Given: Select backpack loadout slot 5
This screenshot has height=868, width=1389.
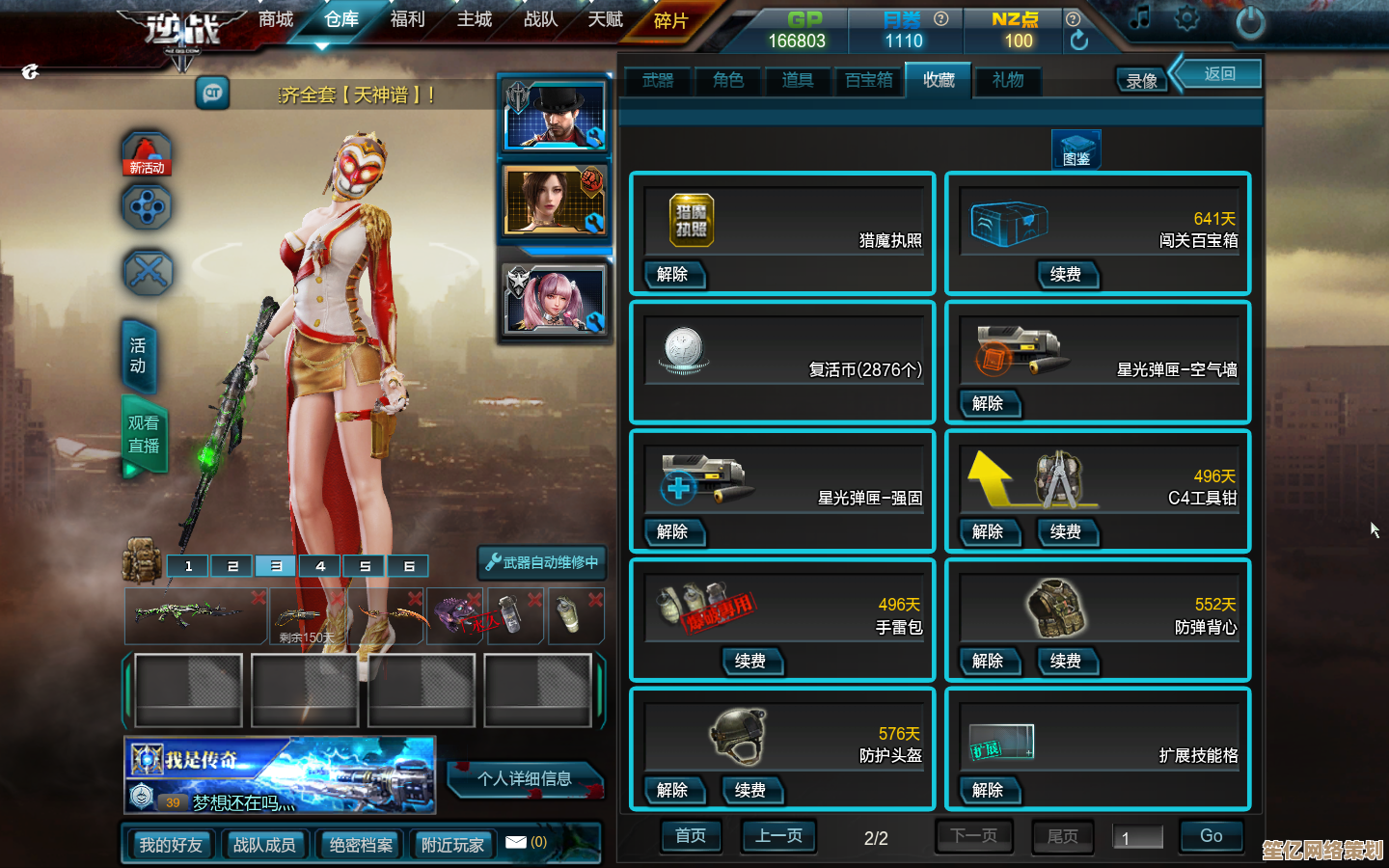Looking at the screenshot, I should coord(365,566).
